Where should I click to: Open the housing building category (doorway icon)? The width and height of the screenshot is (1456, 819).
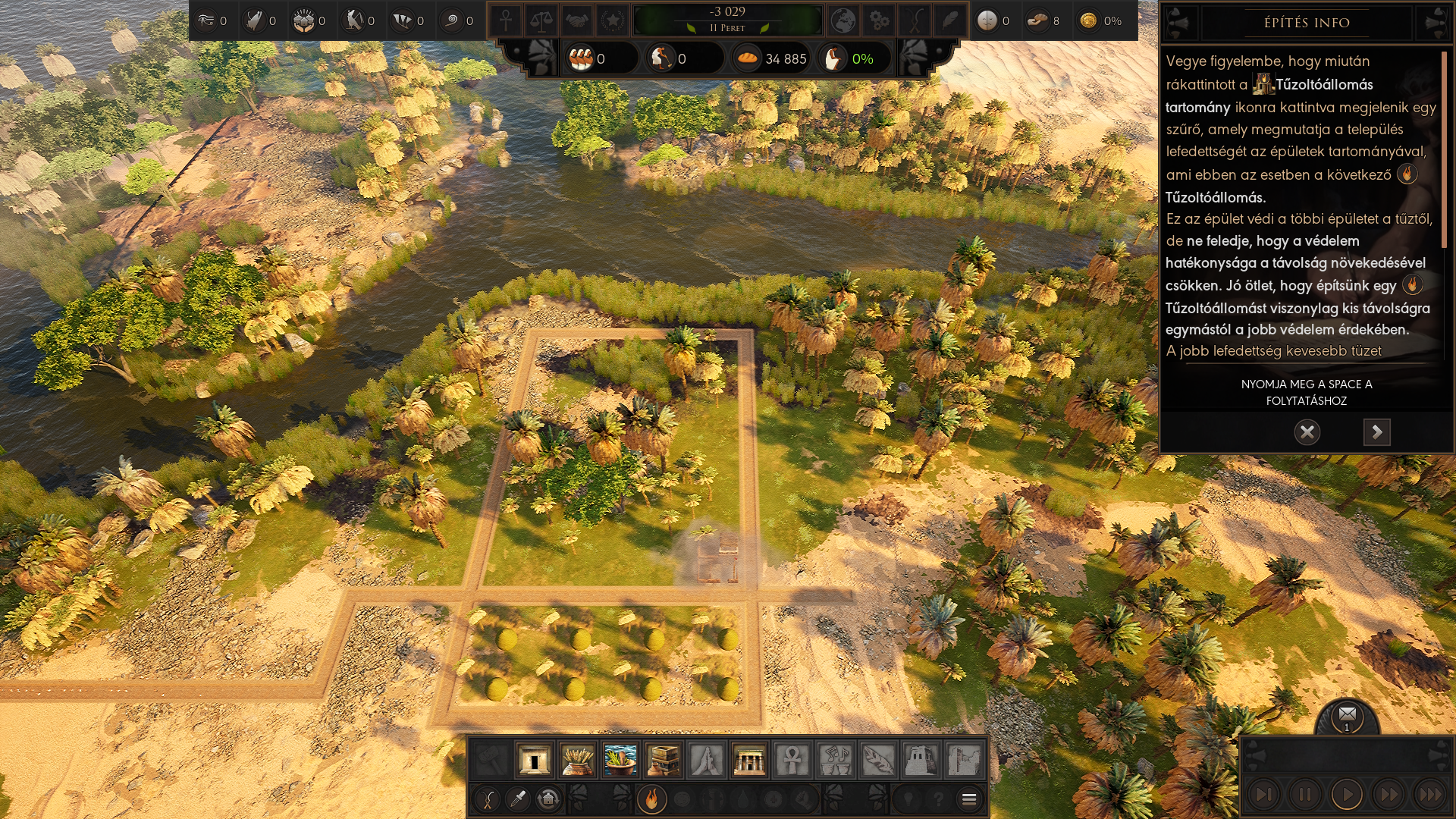534,760
